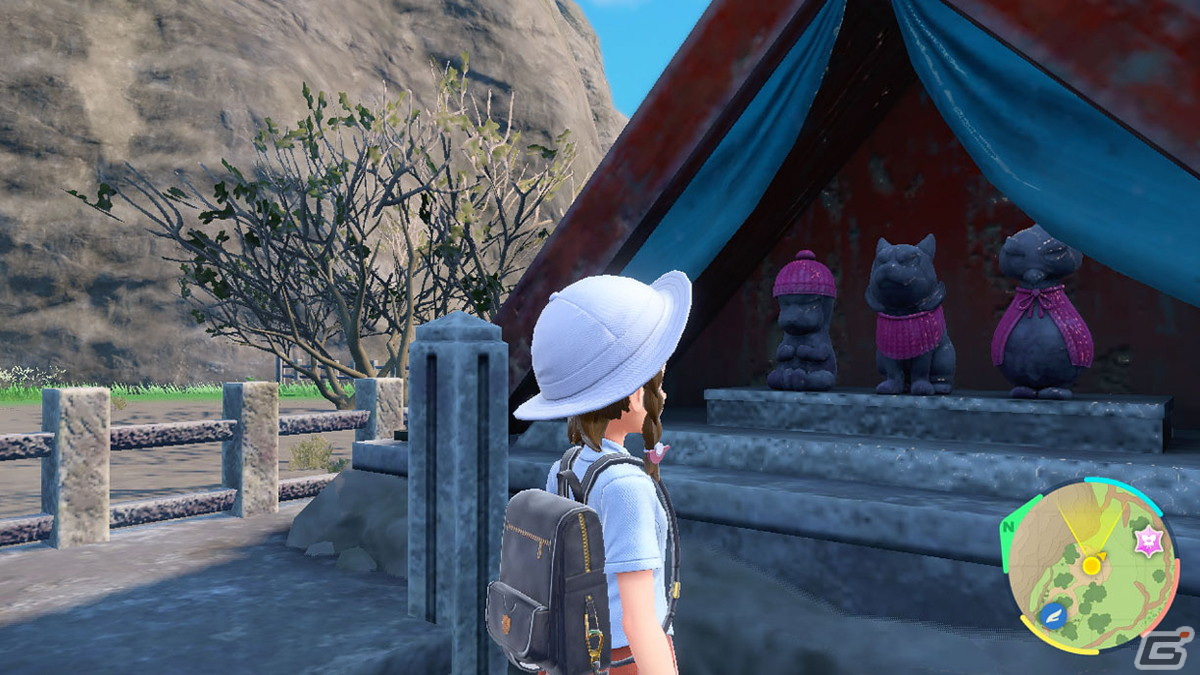Select the pink Tera Raid crystal marker
This screenshot has width=1200, height=675.
(1147, 542)
